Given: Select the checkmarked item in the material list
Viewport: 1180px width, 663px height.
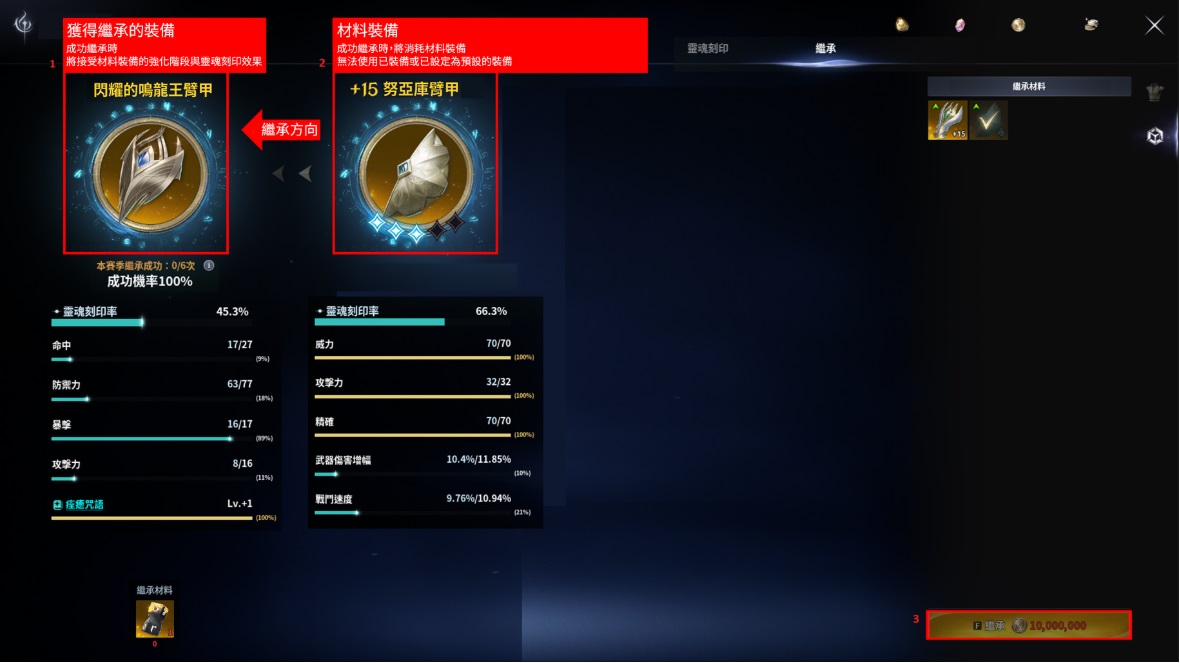Looking at the screenshot, I should coord(988,121).
